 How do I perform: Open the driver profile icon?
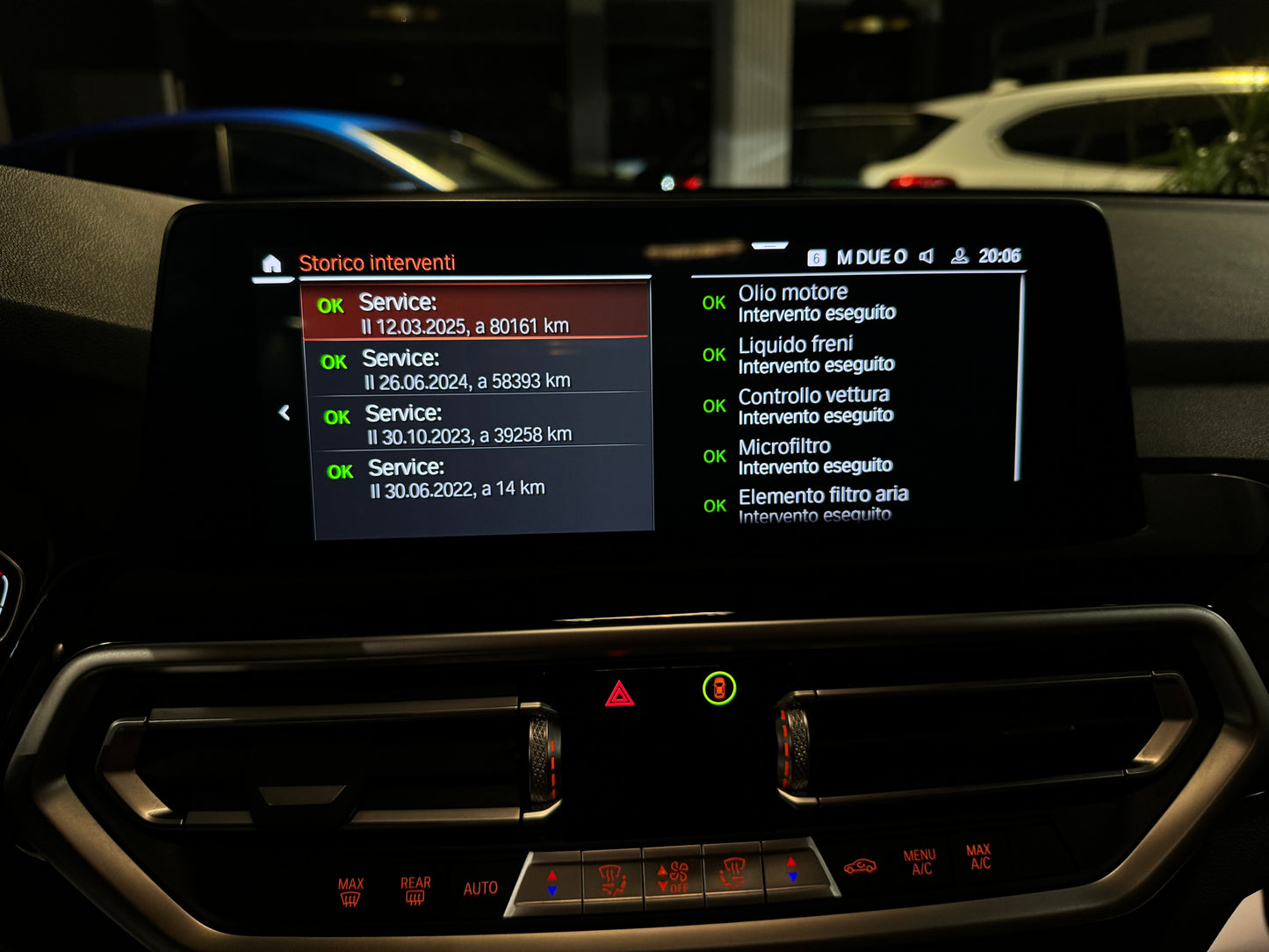960,256
